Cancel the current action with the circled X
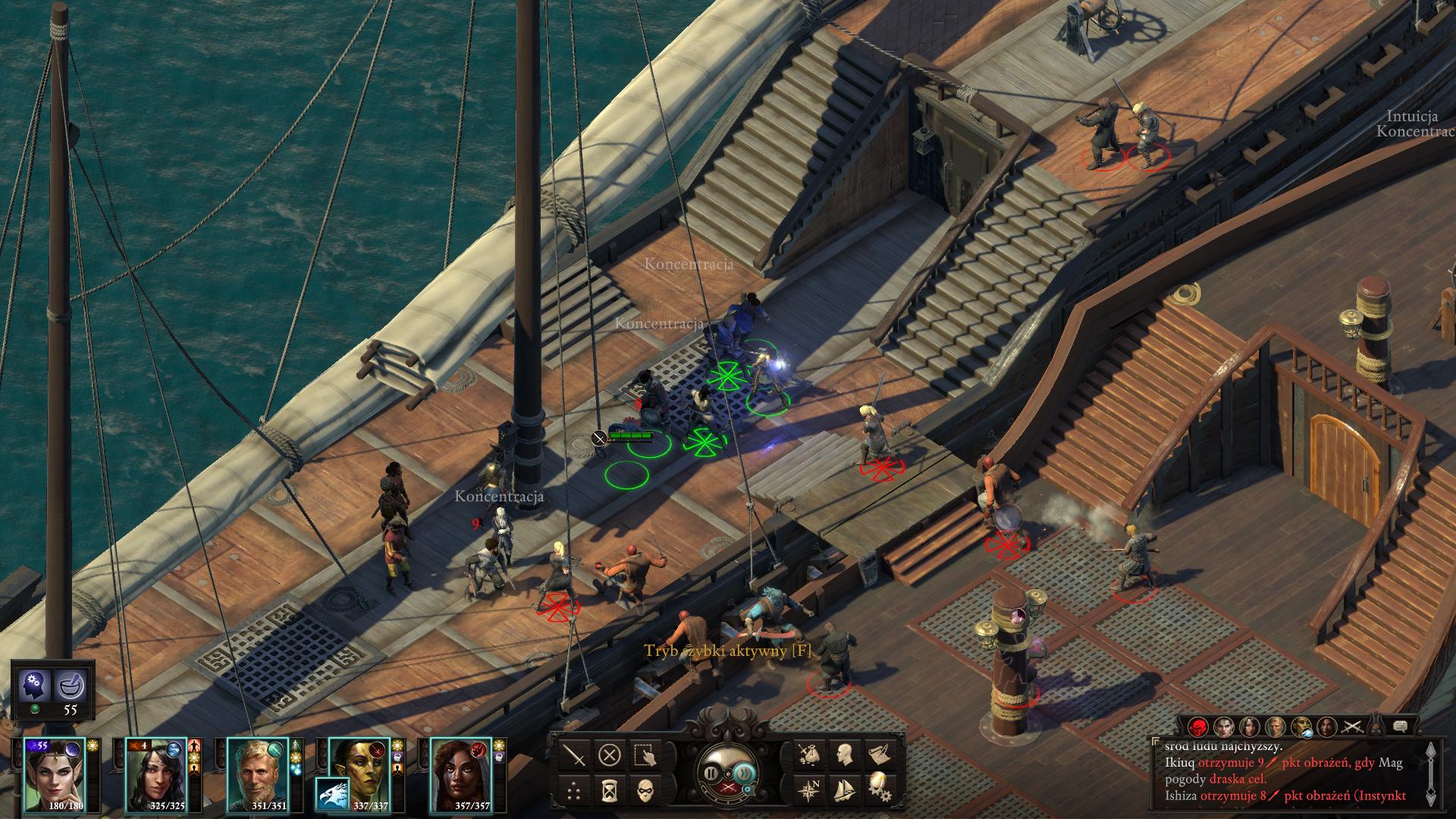Screen dimensions: 1456x819 (610, 755)
